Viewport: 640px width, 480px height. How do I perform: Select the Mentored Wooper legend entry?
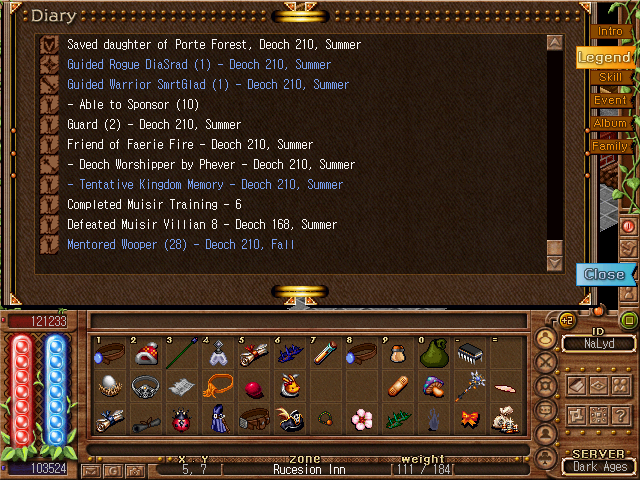click(180, 244)
